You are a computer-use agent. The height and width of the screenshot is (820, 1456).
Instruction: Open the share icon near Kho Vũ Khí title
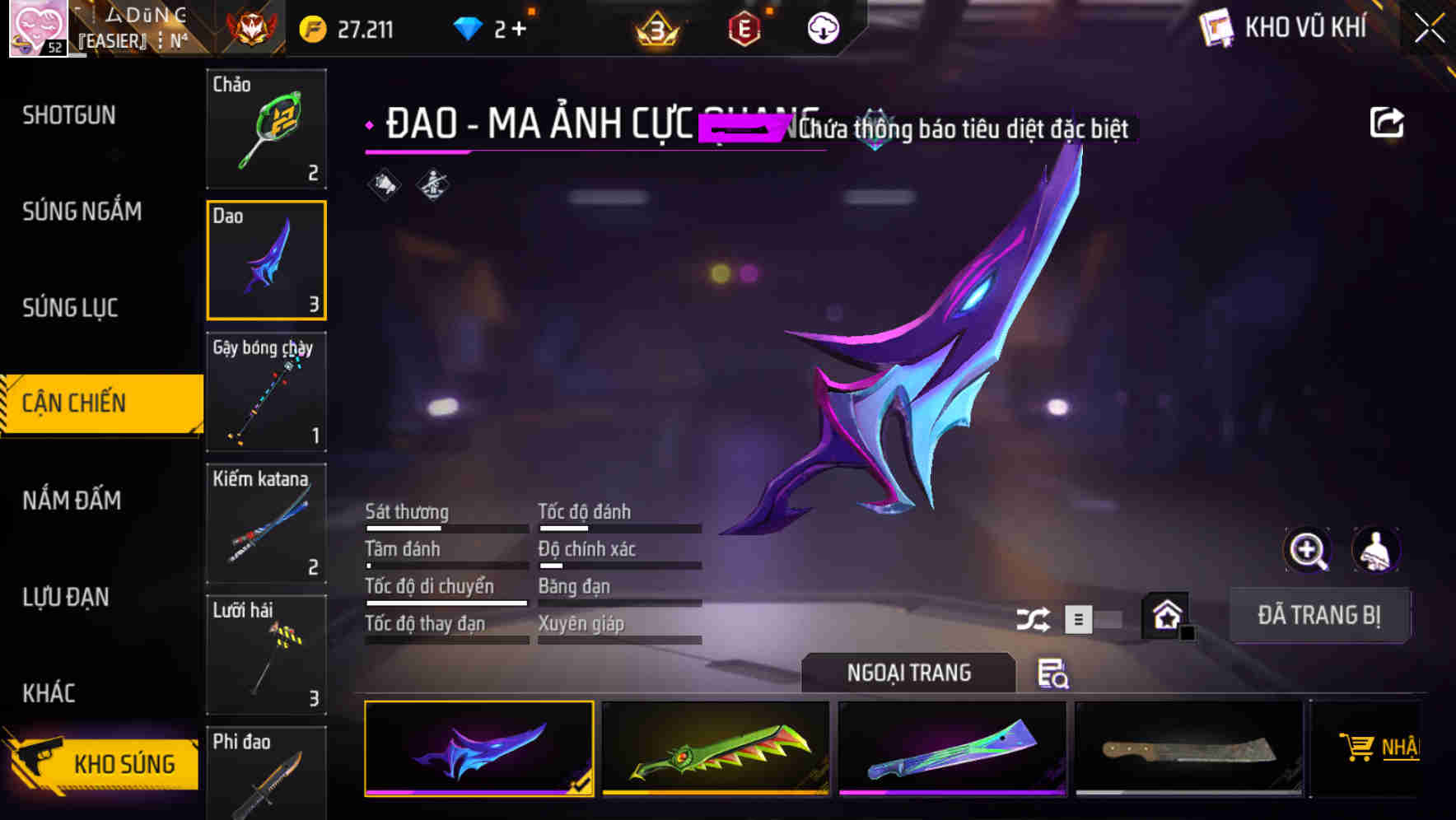point(1388,121)
